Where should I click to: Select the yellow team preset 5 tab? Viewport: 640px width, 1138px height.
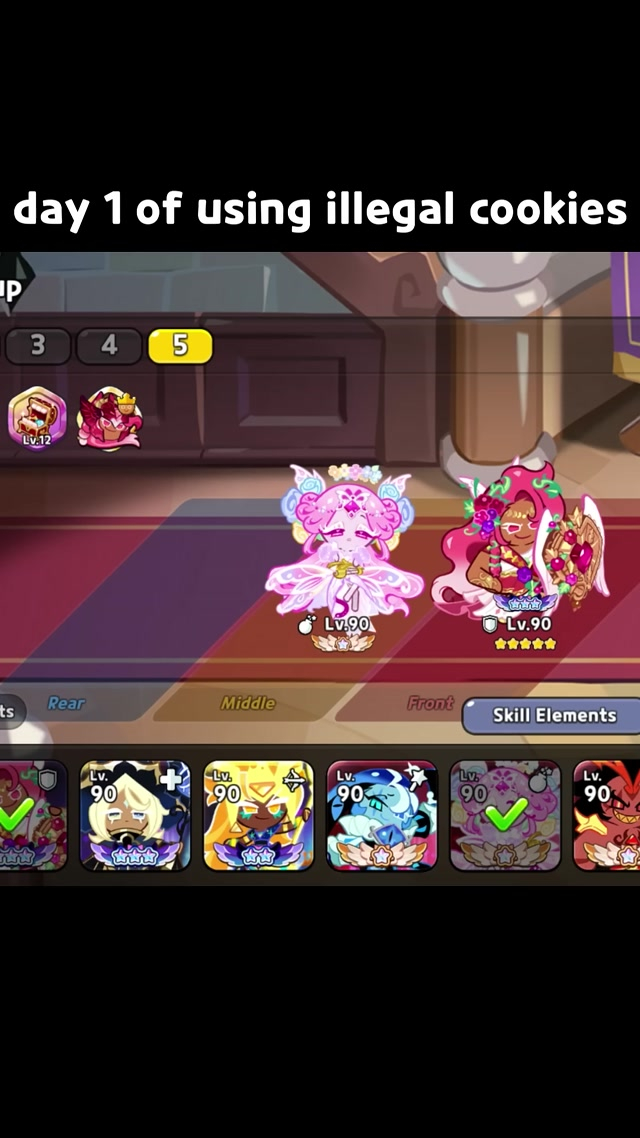coord(180,346)
